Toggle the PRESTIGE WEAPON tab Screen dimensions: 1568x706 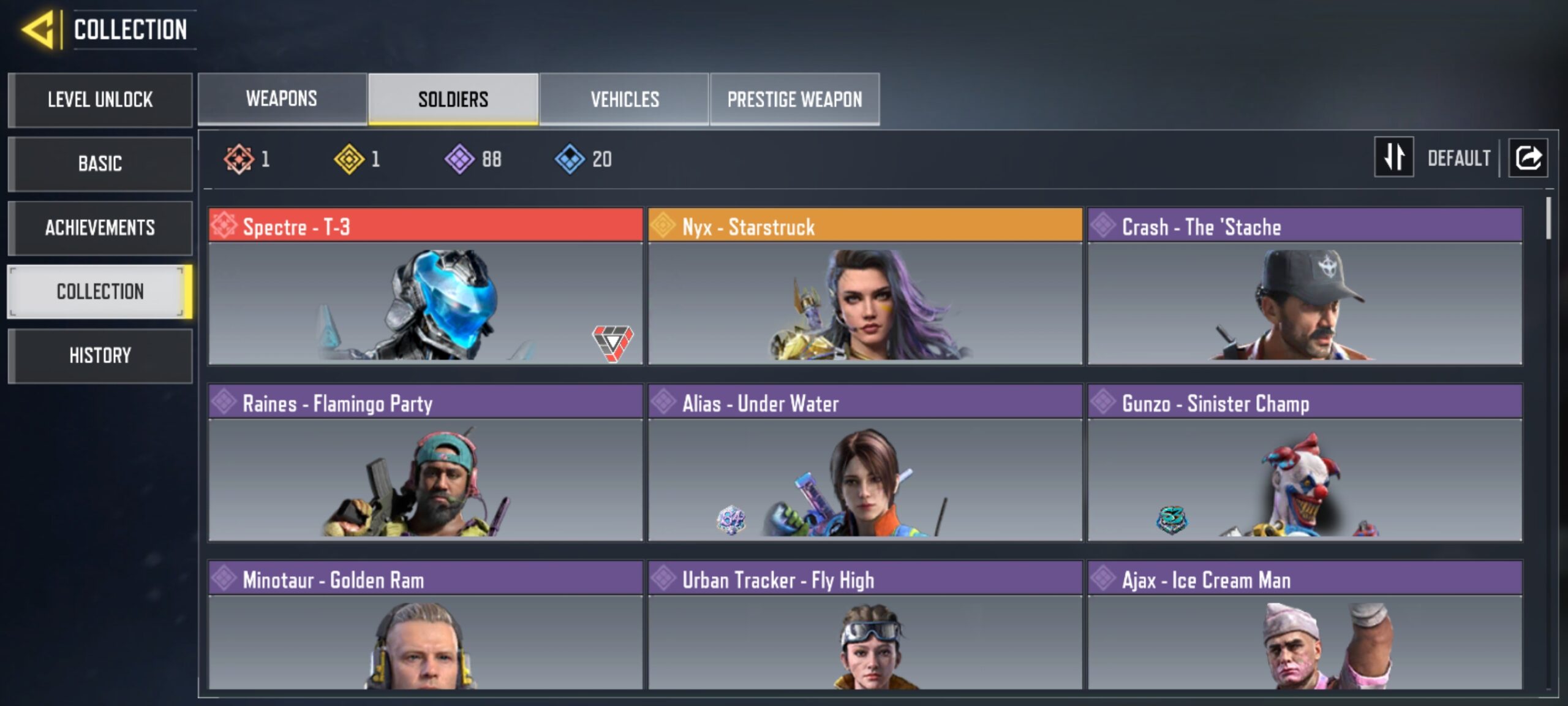tap(795, 98)
